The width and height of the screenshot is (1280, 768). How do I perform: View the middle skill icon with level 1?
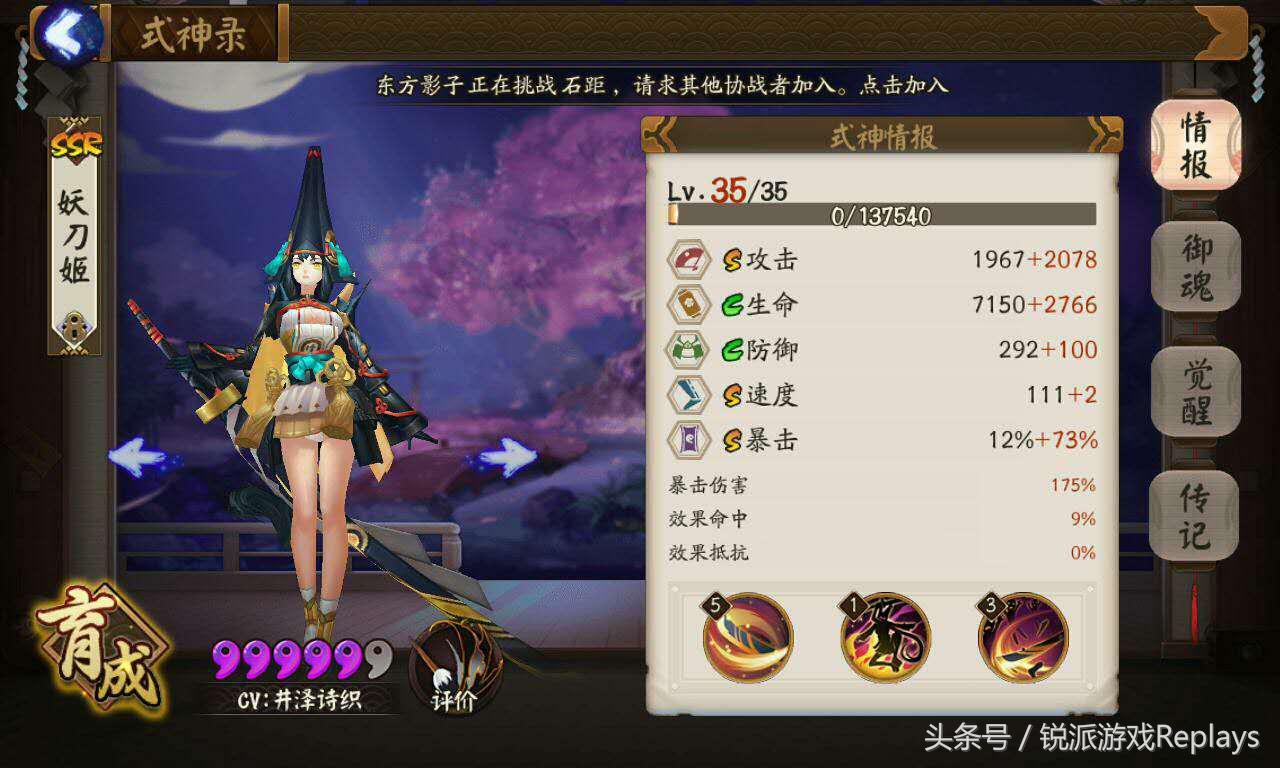pos(885,637)
